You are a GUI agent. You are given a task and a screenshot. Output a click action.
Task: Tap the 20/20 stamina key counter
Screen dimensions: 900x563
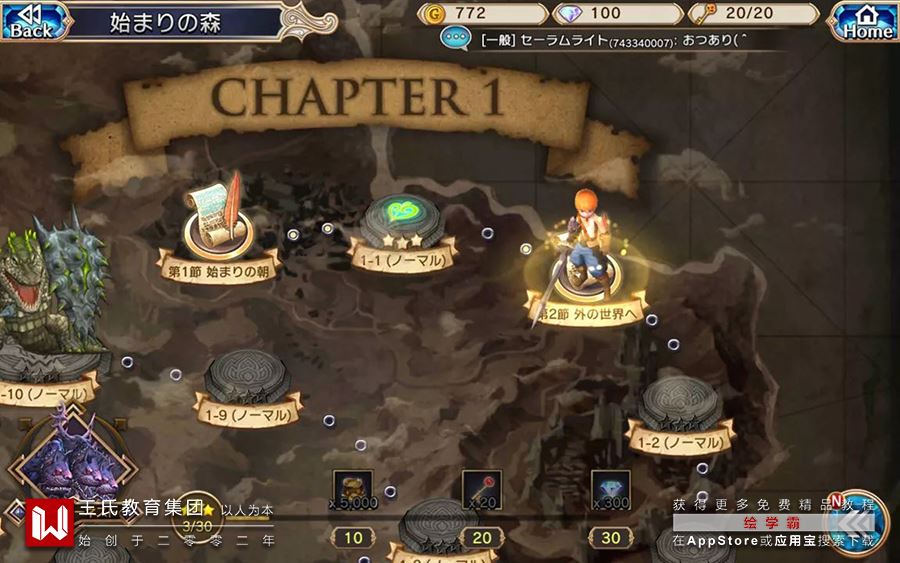coord(754,13)
